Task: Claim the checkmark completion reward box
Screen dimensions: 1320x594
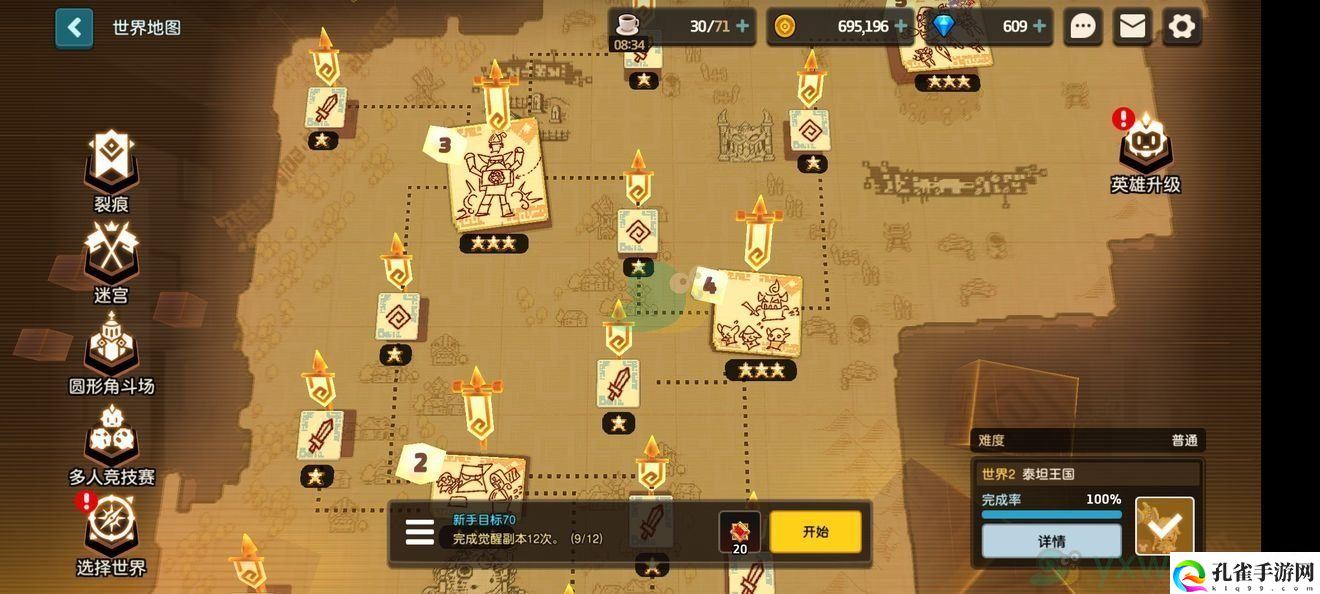Action: click(x=1164, y=525)
